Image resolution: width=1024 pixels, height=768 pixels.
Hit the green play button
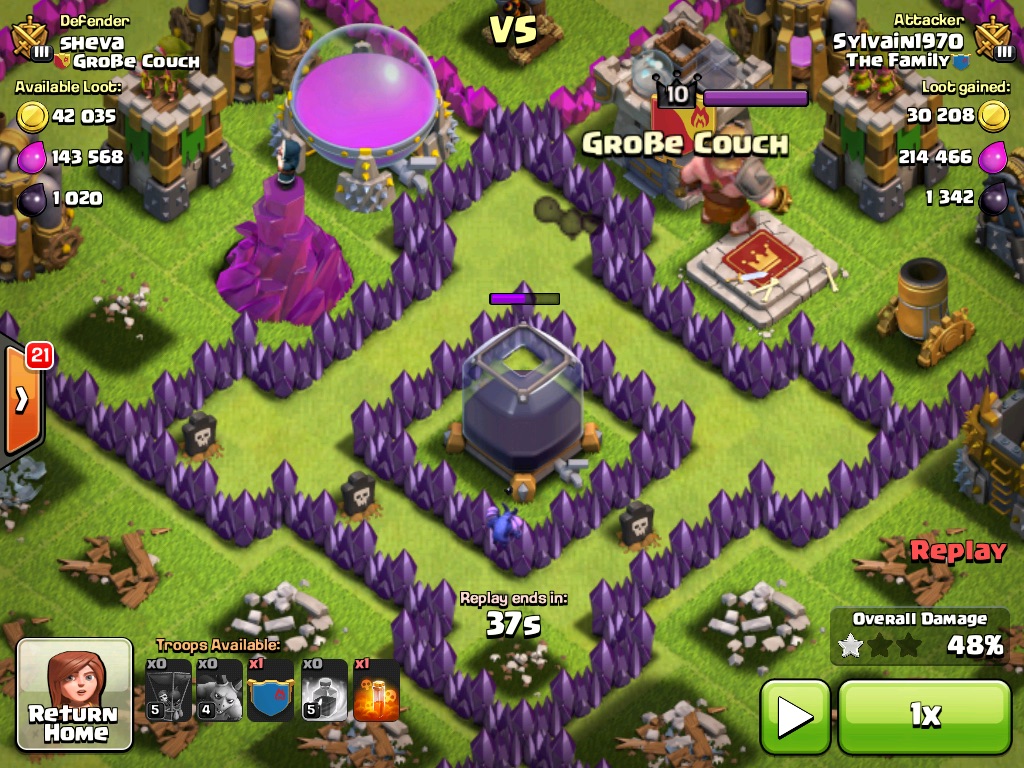pos(795,716)
